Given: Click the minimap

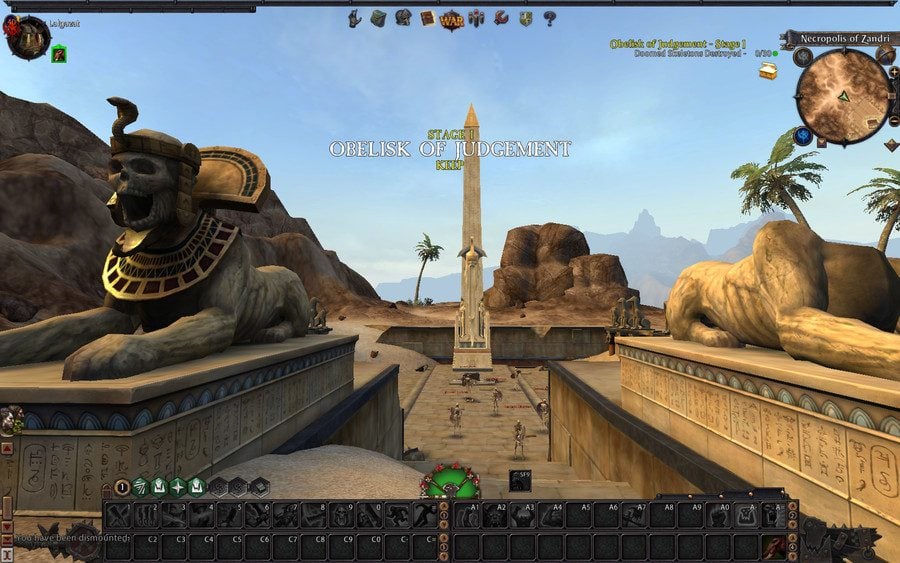Looking at the screenshot, I should tap(842, 97).
